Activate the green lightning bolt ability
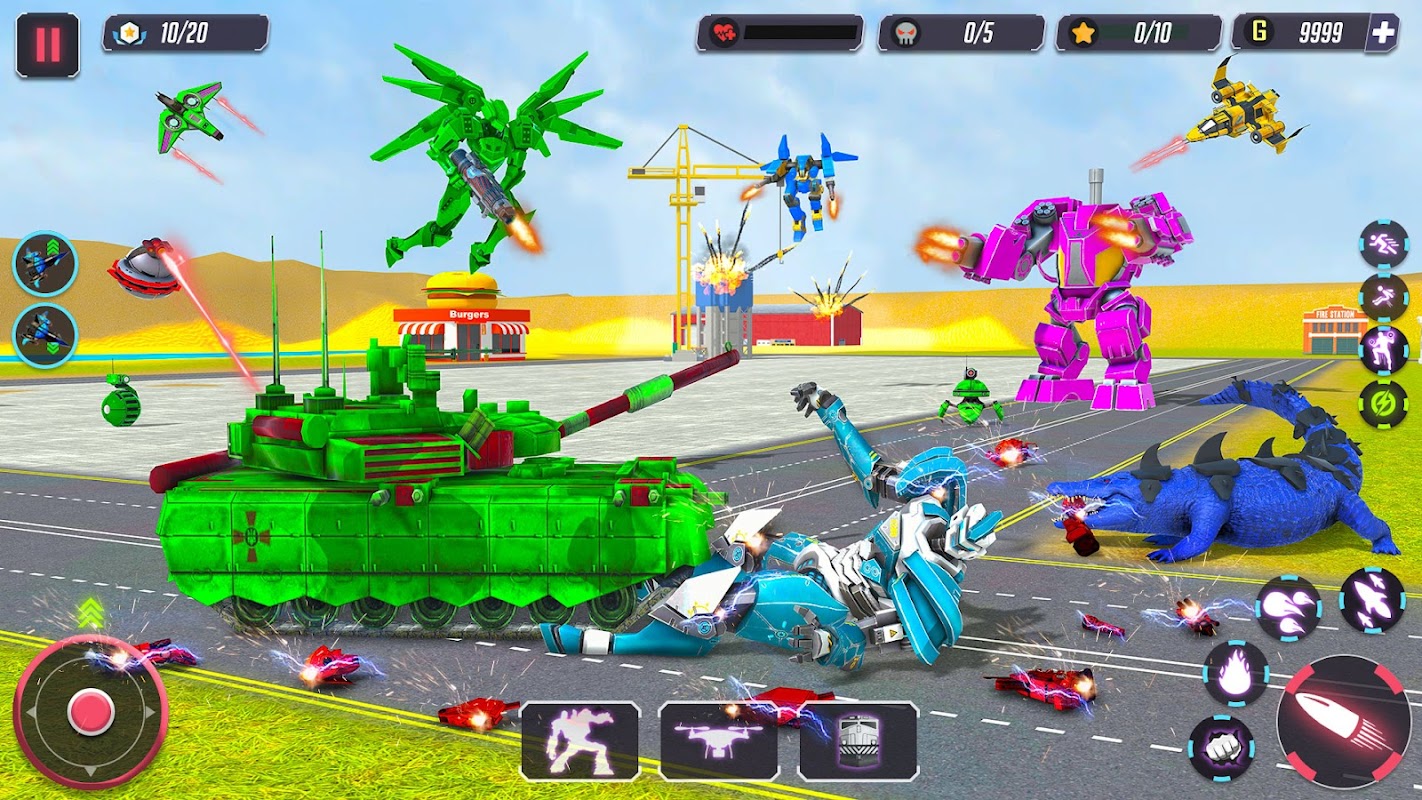Screen dimensions: 1422x800 1384,403
